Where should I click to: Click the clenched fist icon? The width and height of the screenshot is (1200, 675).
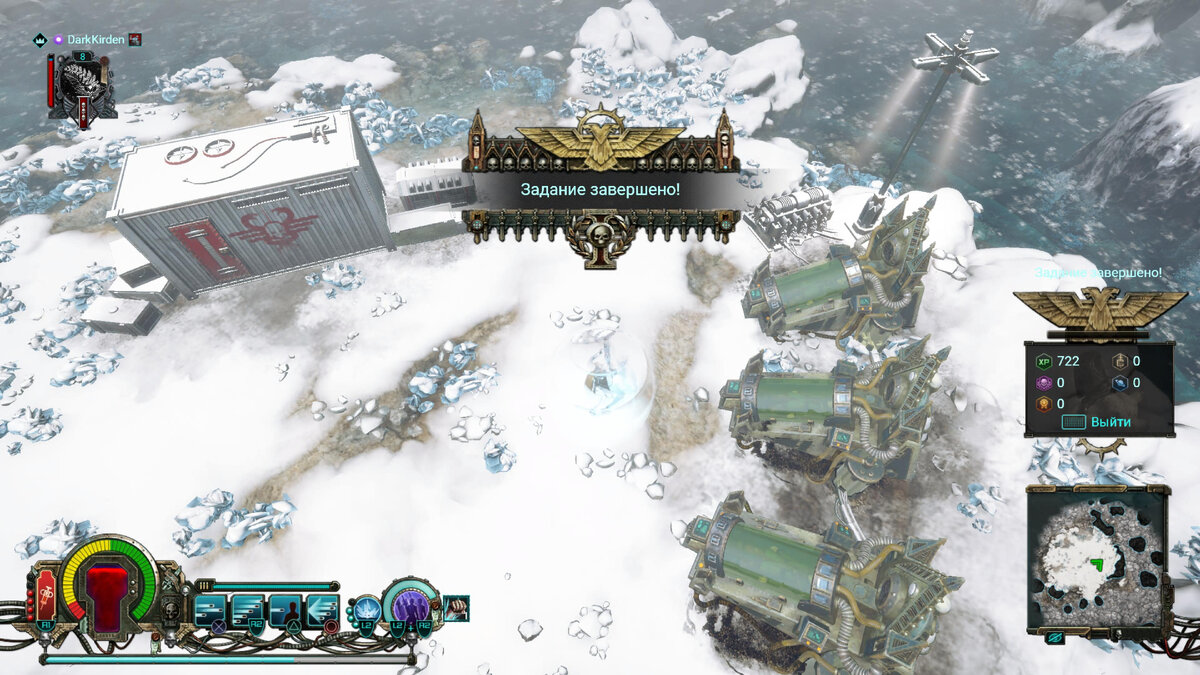click(x=456, y=606)
